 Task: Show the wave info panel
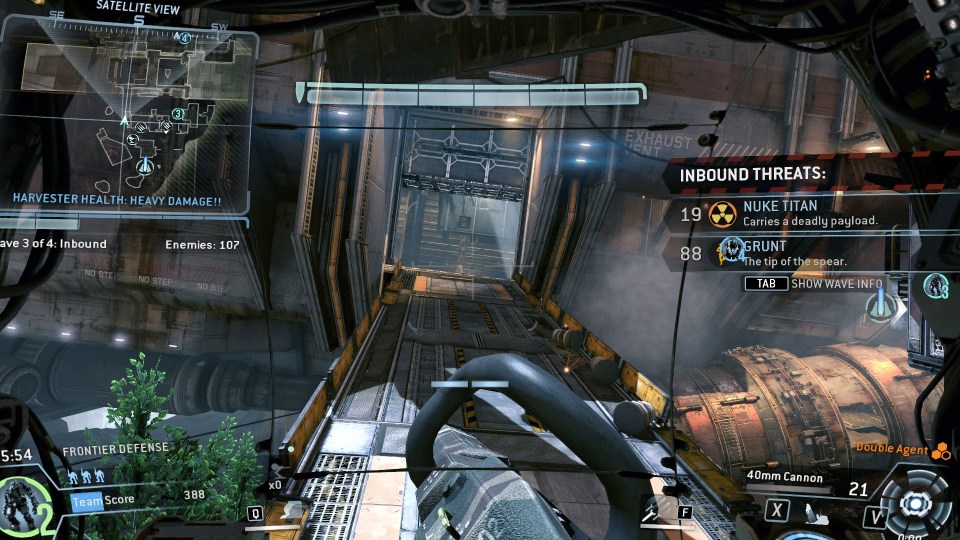(x=814, y=283)
